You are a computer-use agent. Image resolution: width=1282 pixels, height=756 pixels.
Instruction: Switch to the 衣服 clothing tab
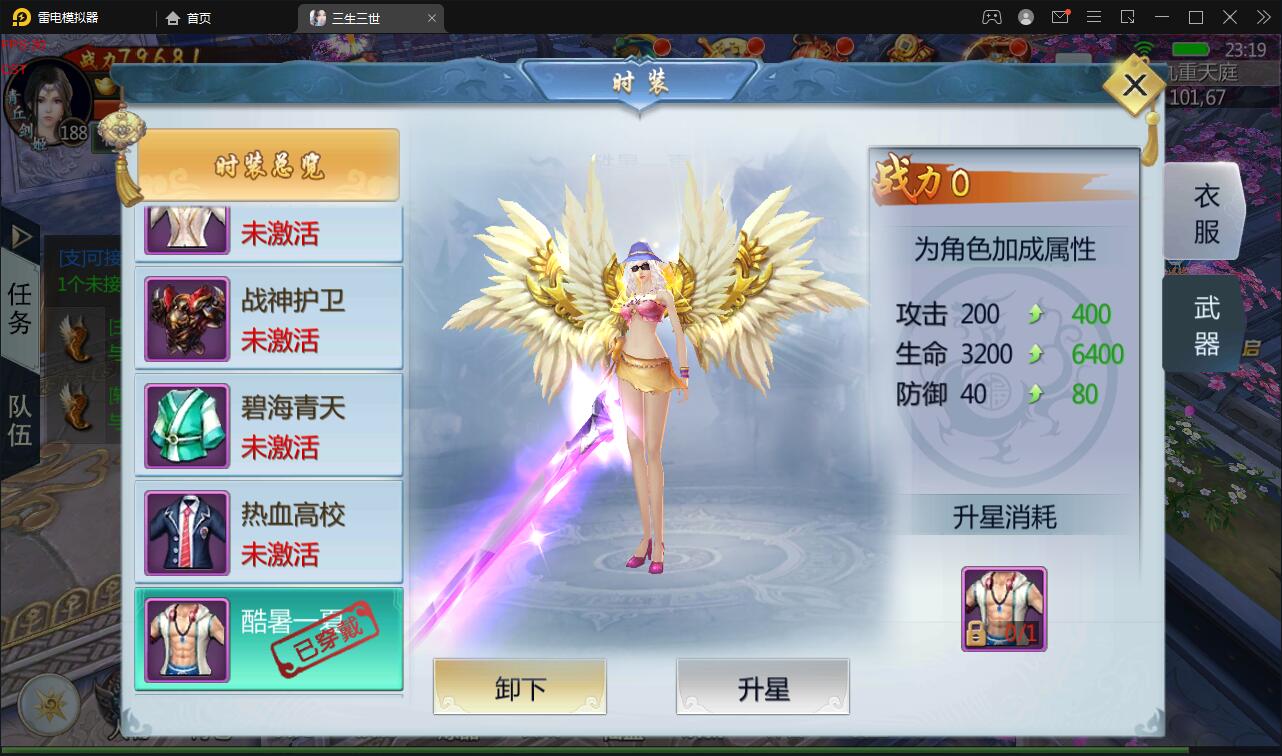1205,212
